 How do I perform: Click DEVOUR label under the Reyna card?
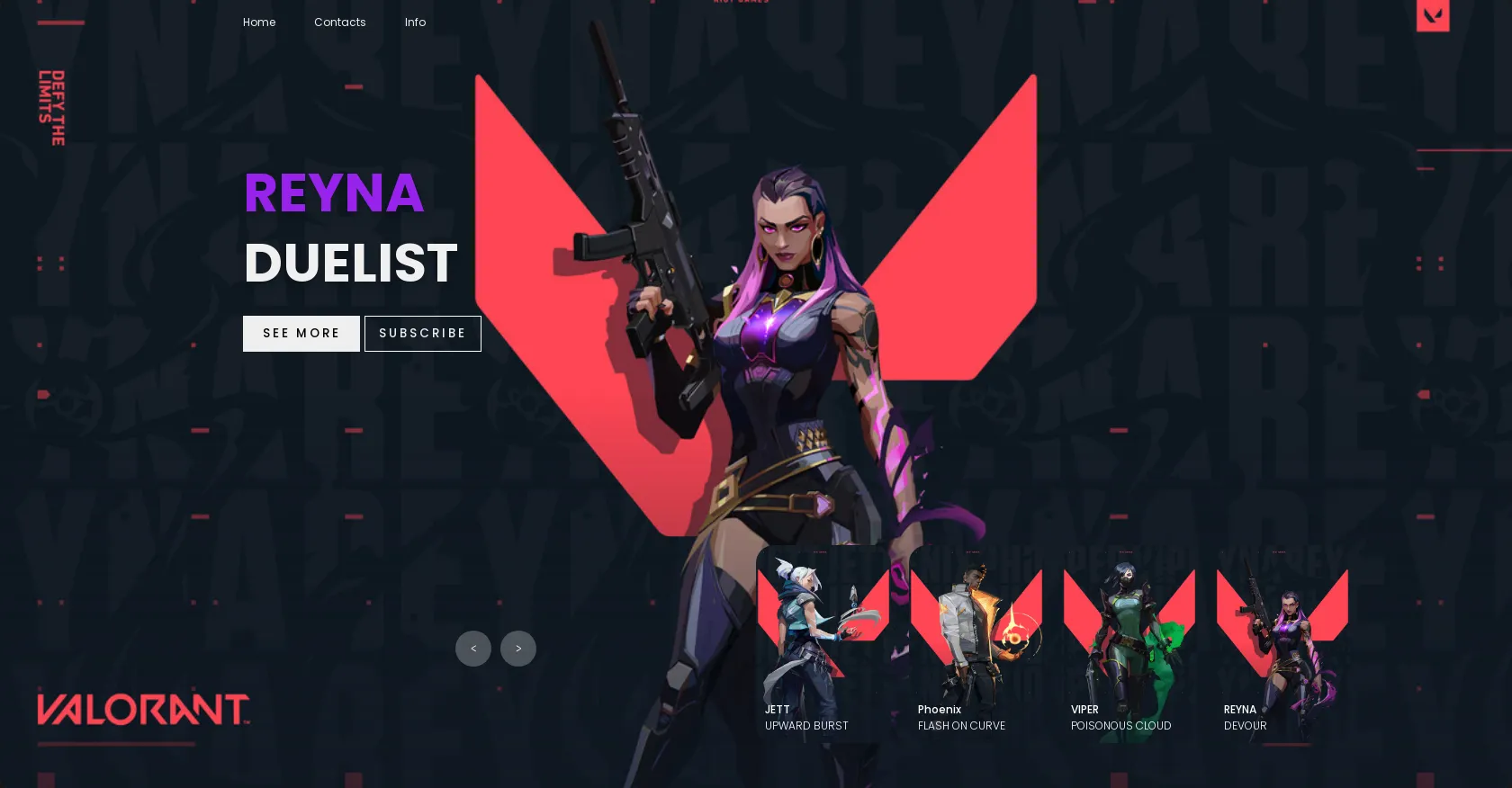[1245, 726]
